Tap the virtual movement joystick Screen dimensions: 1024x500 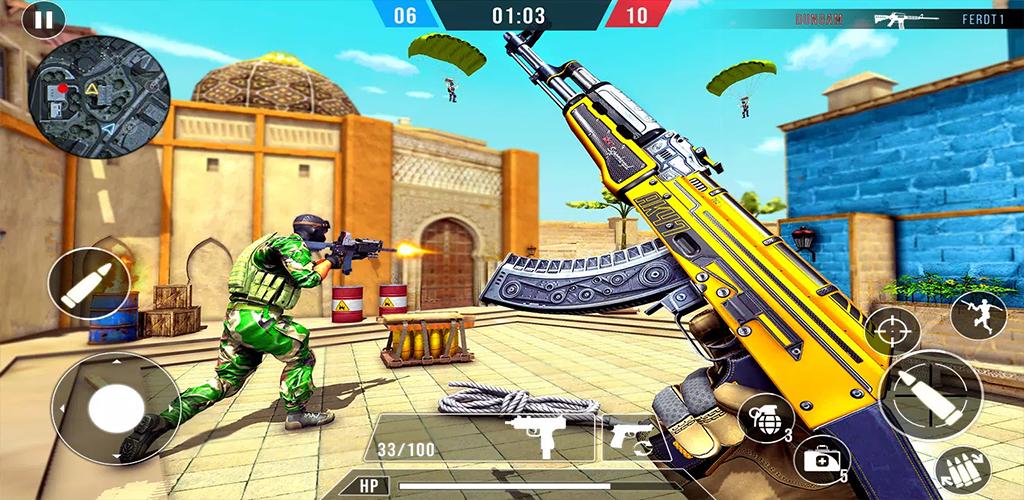[116, 408]
